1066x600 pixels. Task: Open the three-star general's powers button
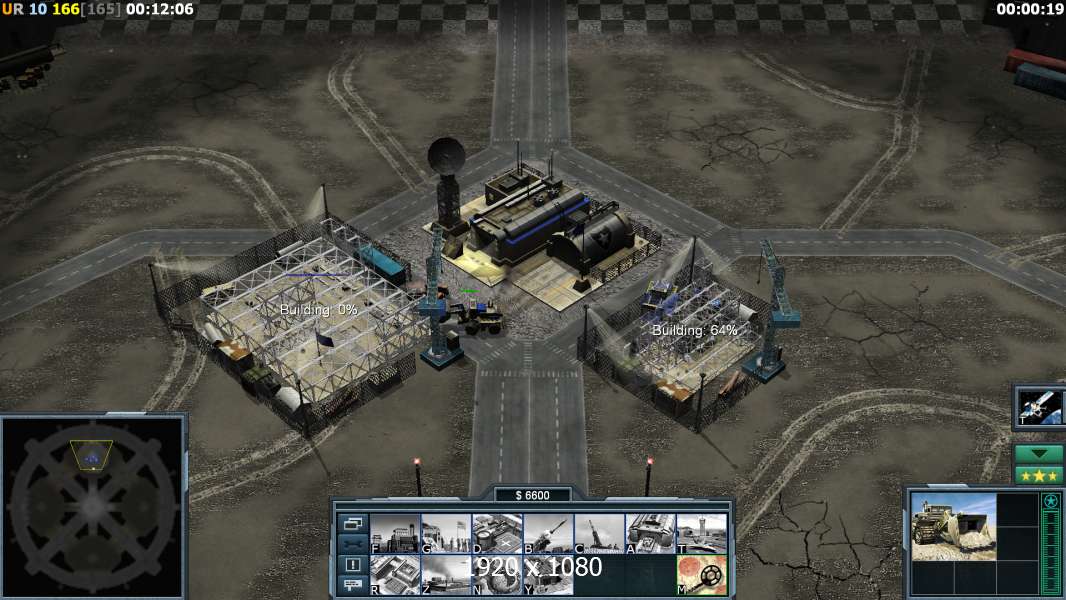(1039, 474)
